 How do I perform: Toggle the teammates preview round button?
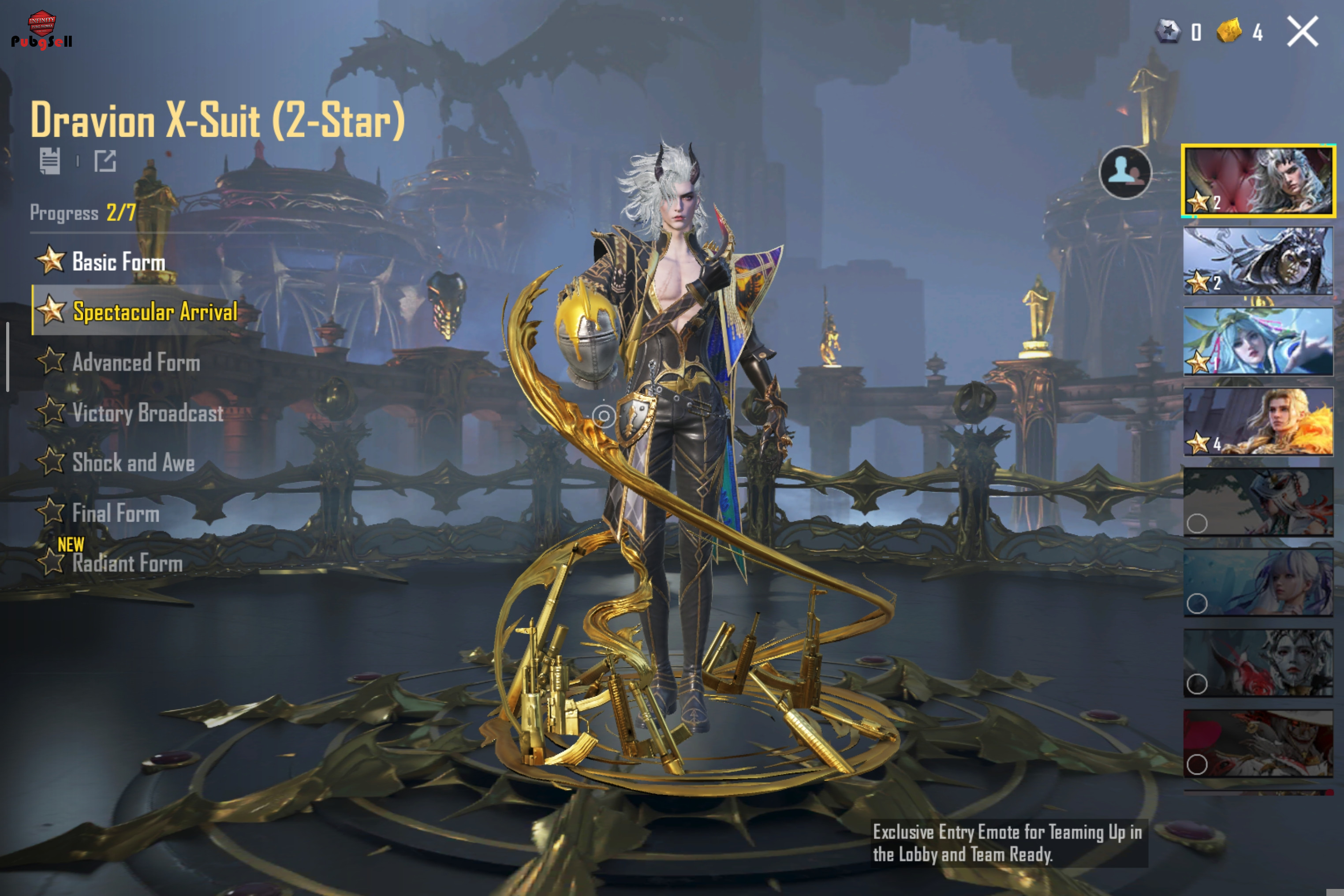[x=1125, y=172]
